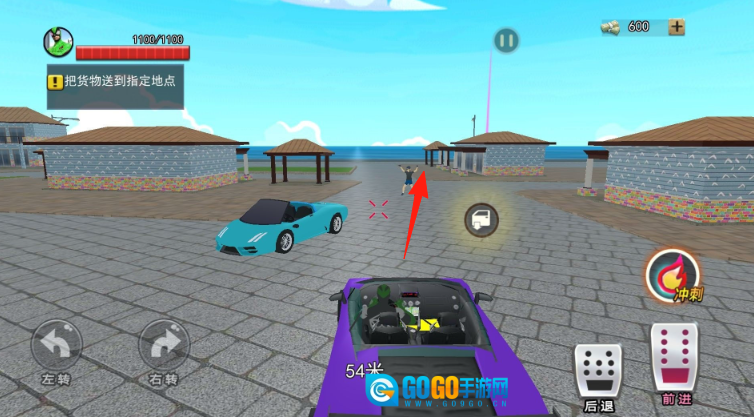Tap the left turn (左转) arrow
Screen dimensions: 754x417
(x=56, y=346)
